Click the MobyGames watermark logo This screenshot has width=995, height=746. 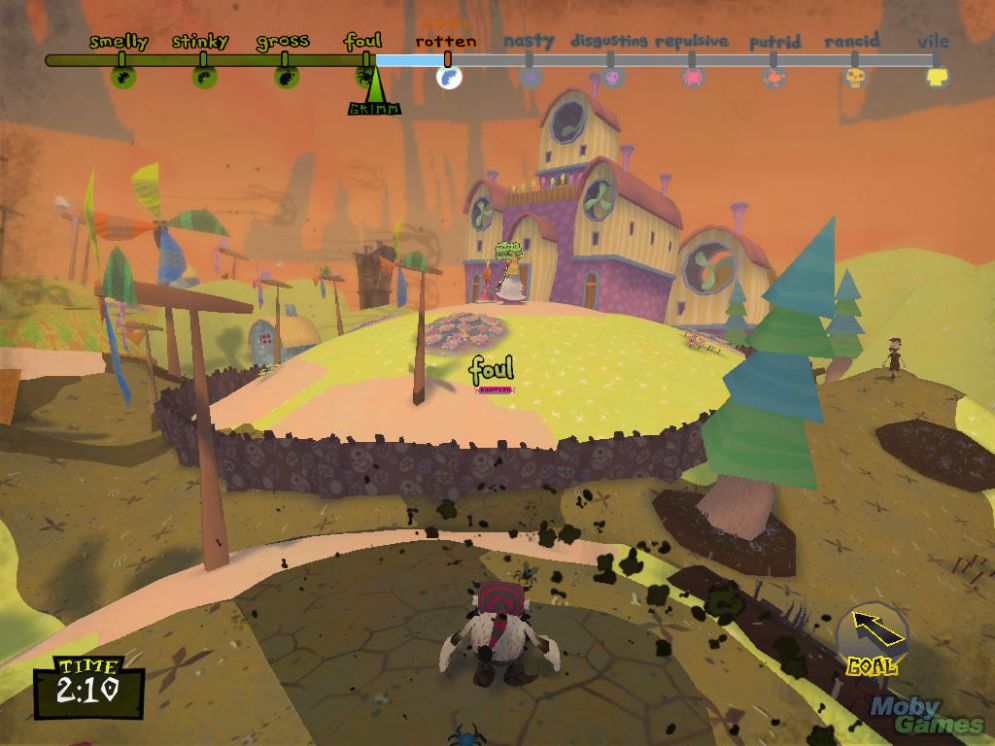point(926,714)
